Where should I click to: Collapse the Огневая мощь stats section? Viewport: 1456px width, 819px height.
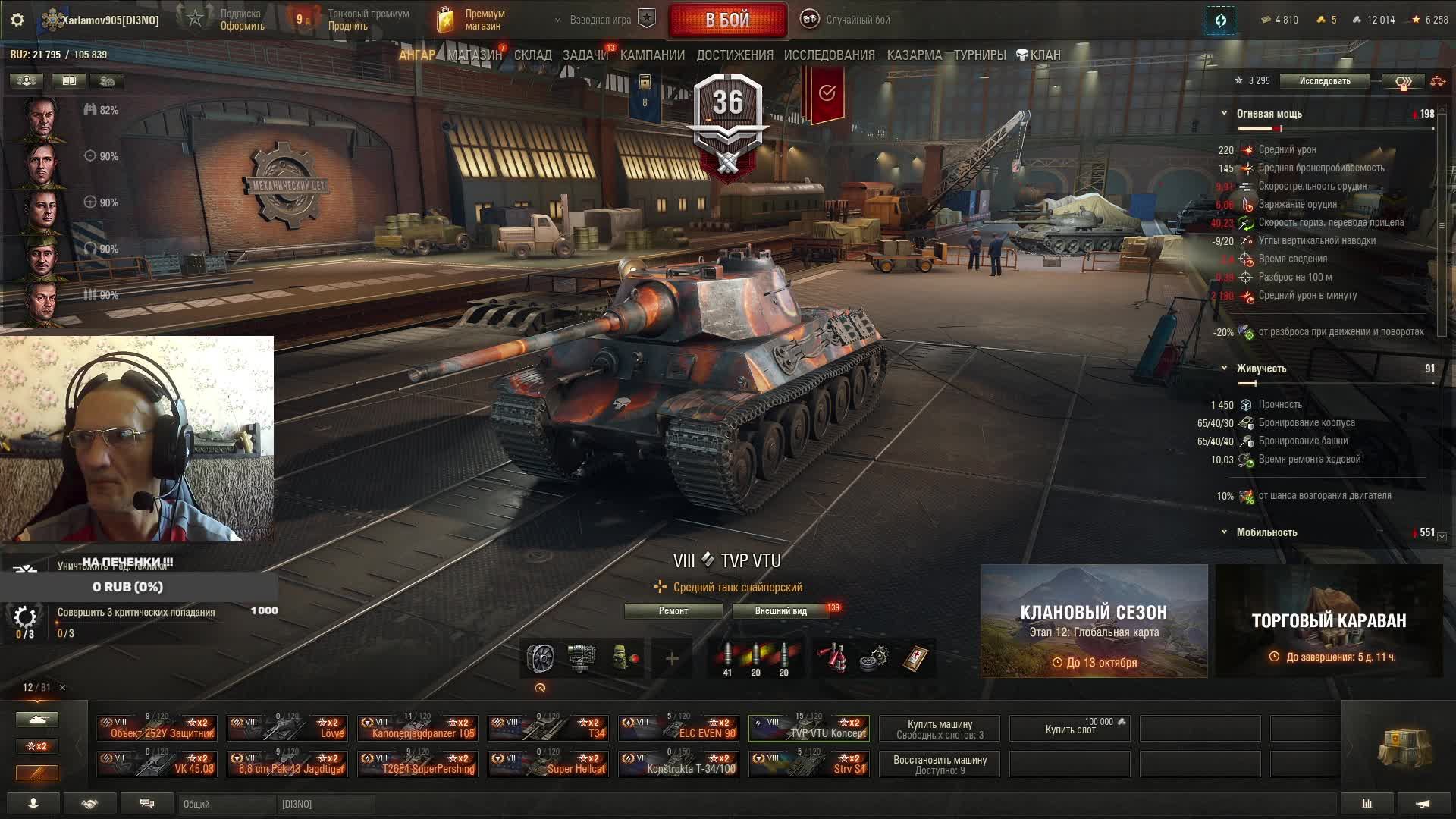pyautogui.click(x=1224, y=114)
